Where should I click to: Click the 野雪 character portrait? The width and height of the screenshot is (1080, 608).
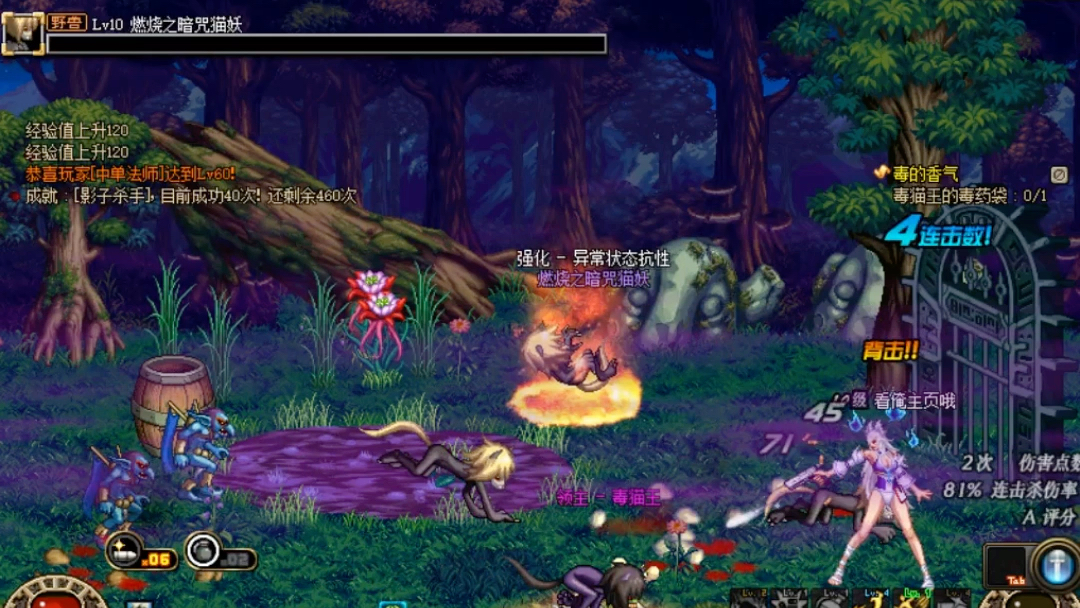point(21,32)
